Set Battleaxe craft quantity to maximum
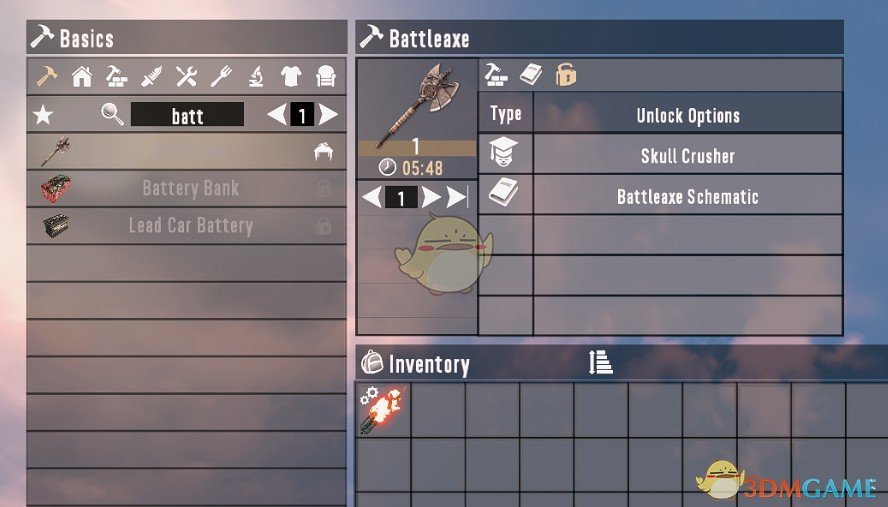The height and width of the screenshot is (507, 888). coord(457,197)
